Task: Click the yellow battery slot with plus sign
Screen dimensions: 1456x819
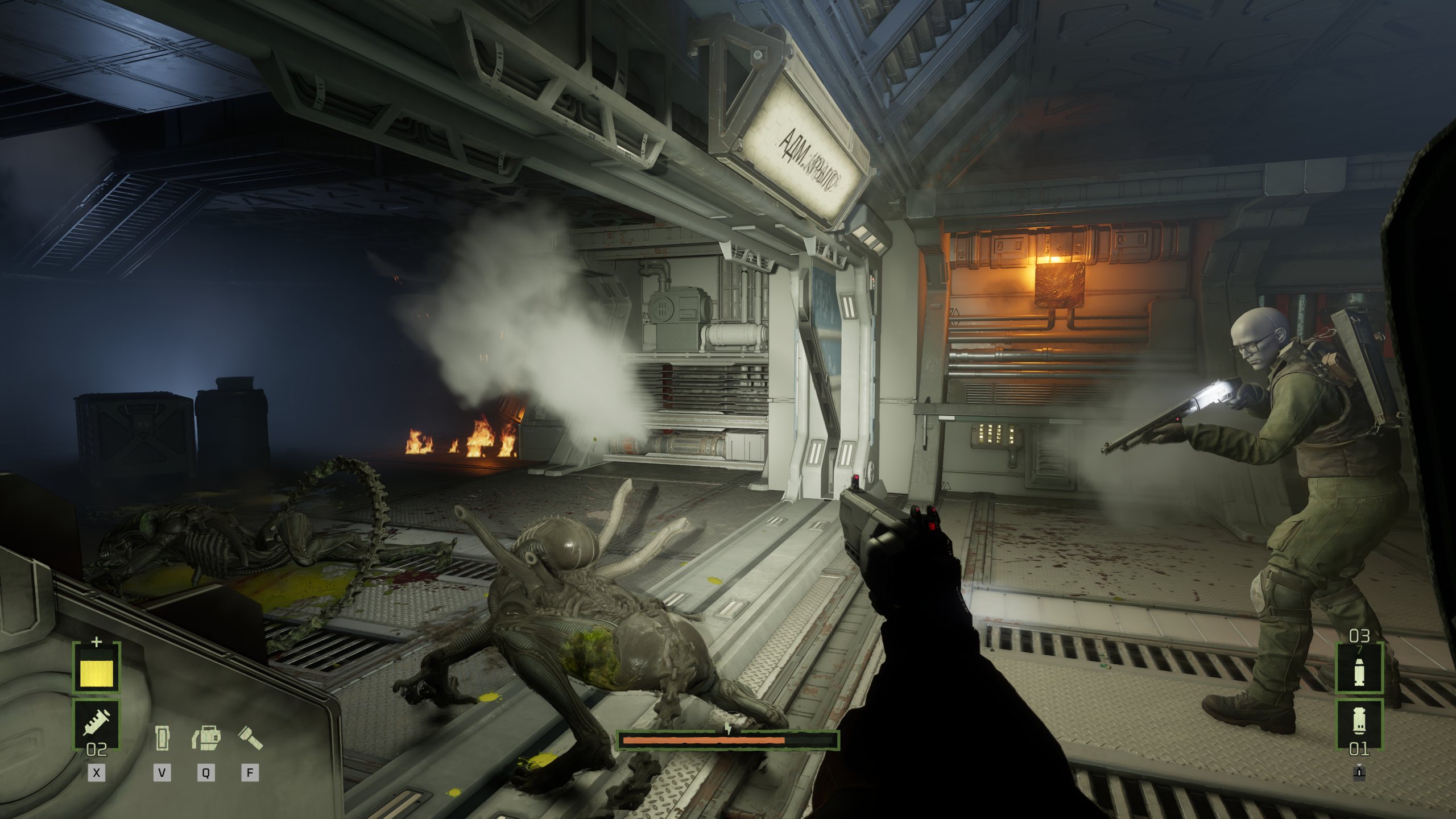Action: pyautogui.click(x=96, y=669)
